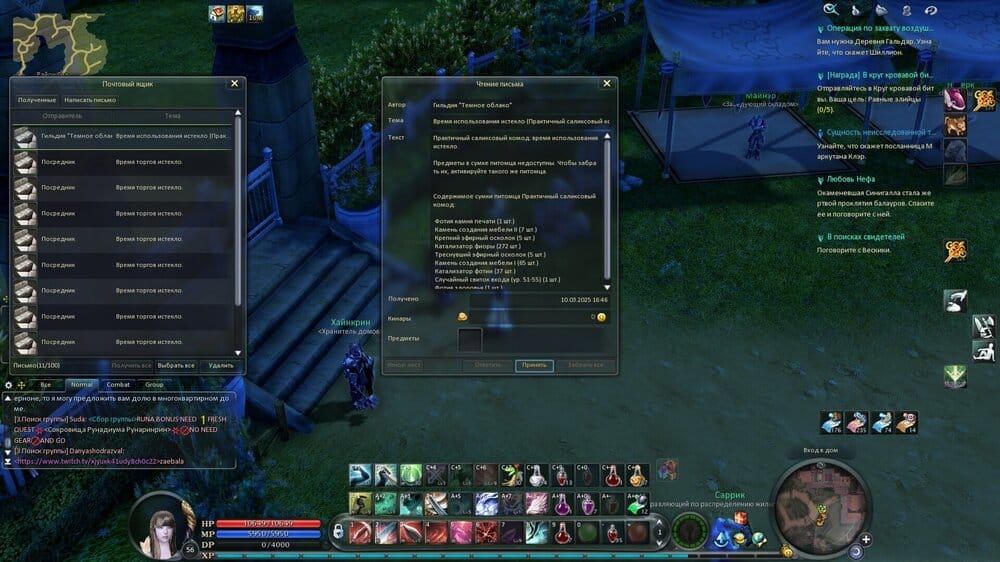
Task: Close the letter reading window
Action: click(x=607, y=84)
